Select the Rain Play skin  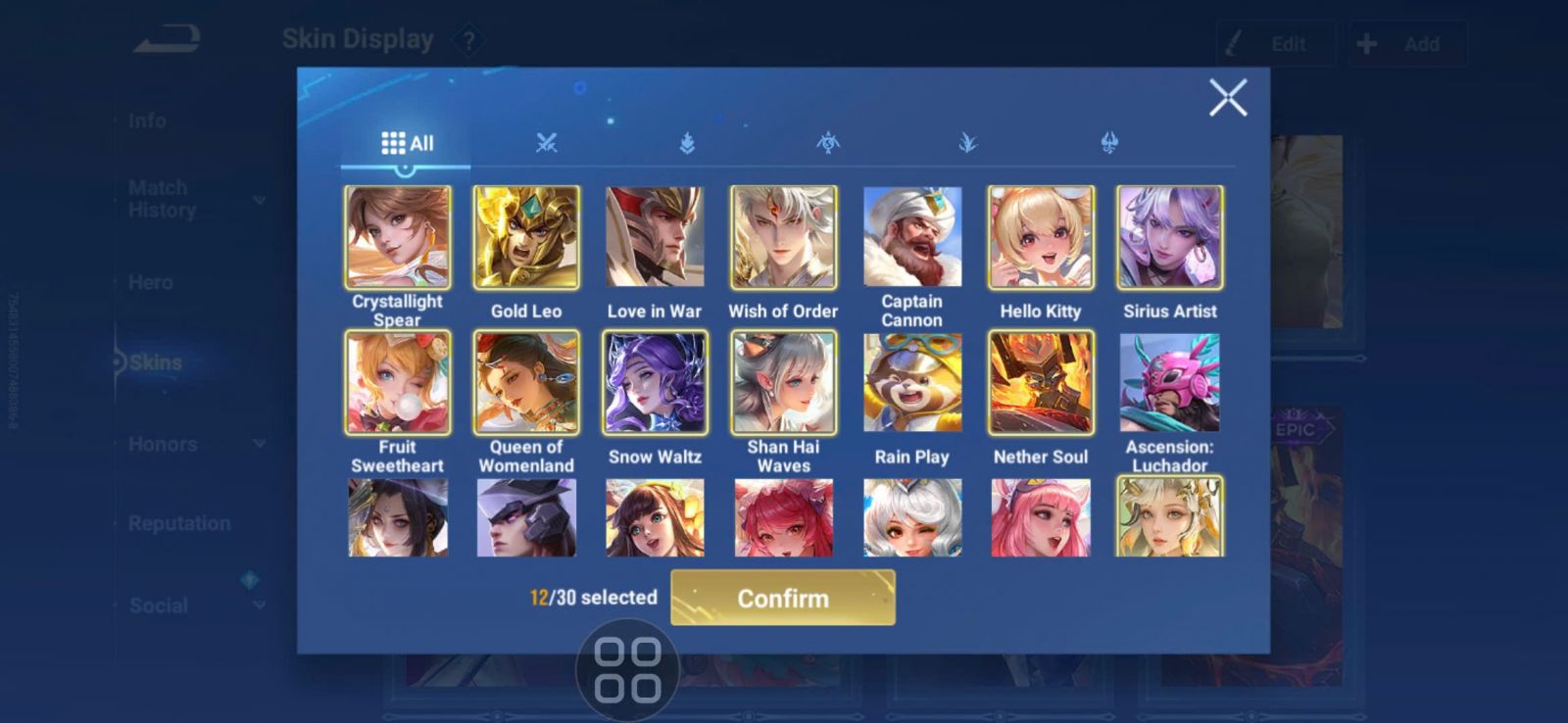click(x=912, y=382)
